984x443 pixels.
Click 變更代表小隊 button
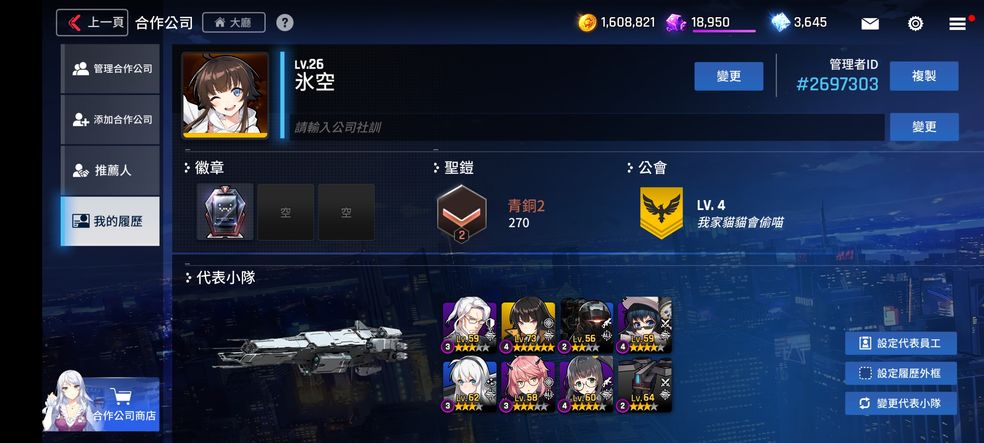900,403
